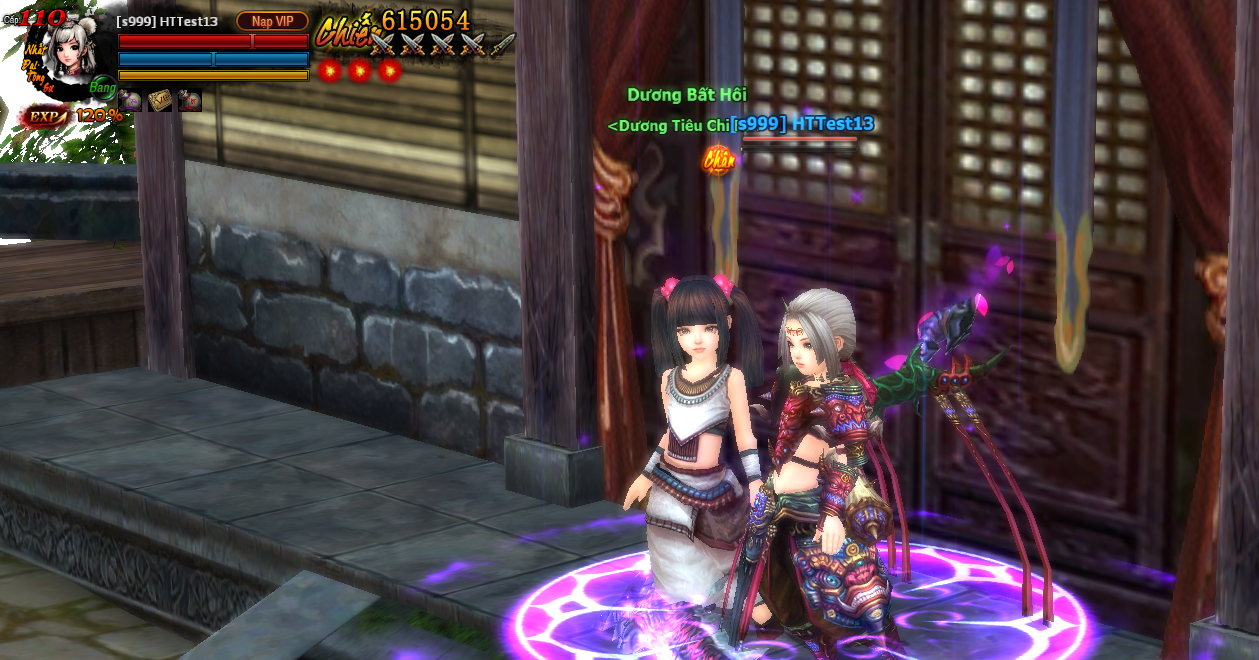Open the Nạp VIP recharge button
This screenshot has height=660, width=1259.
tap(272, 21)
